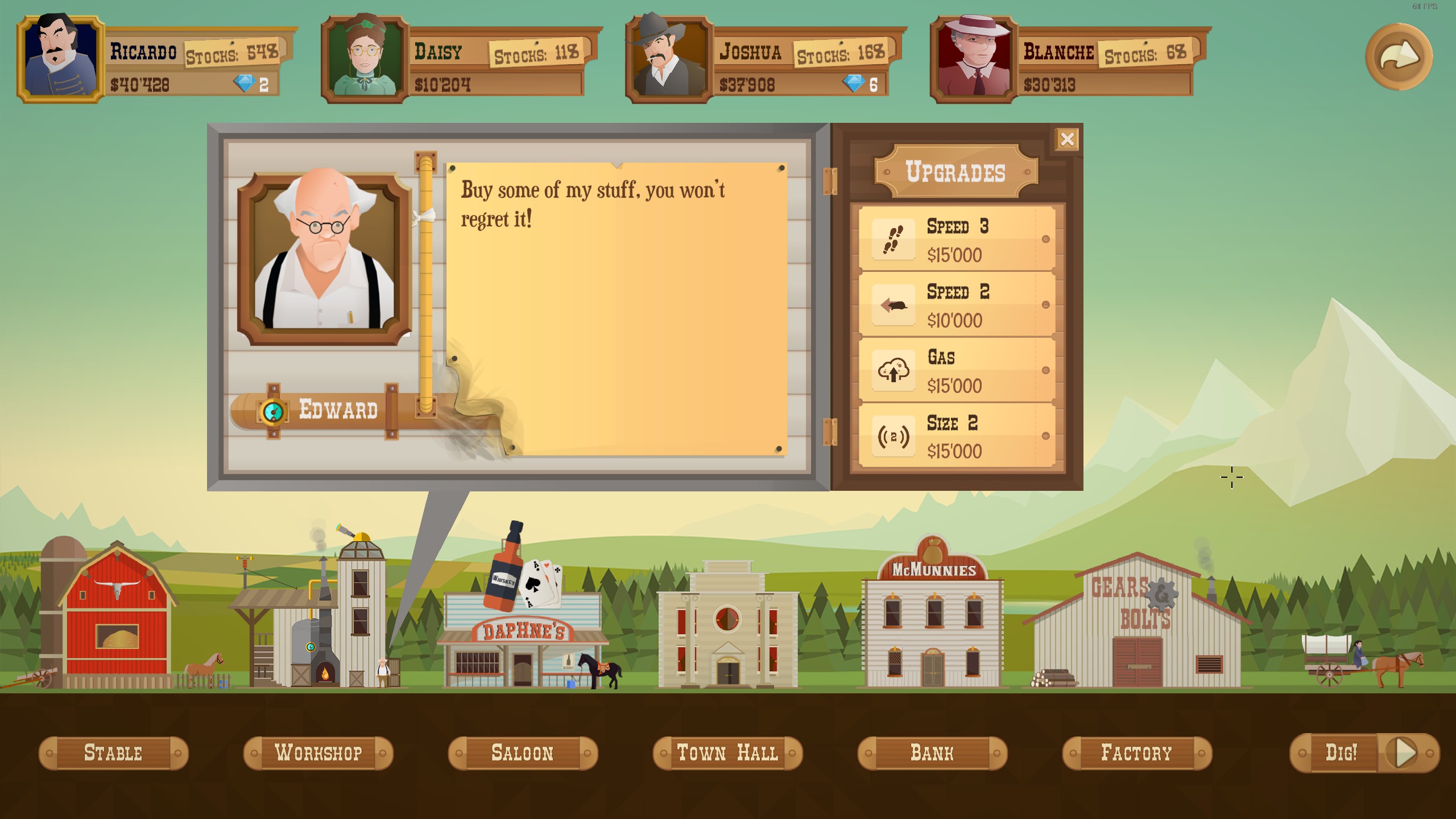The width and height of the screenshot is (1456, 819).
Task: Open the Town Hall
Action: pyautogui.click(x=727, y=753)
